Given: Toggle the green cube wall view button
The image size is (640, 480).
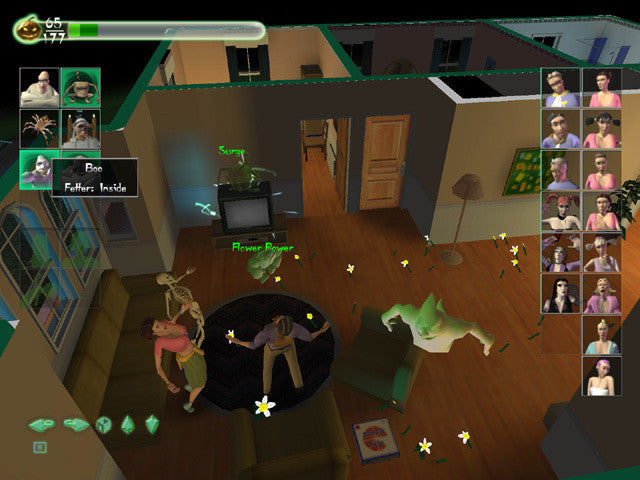Looking at the screenshot, I should click(103, 424).
